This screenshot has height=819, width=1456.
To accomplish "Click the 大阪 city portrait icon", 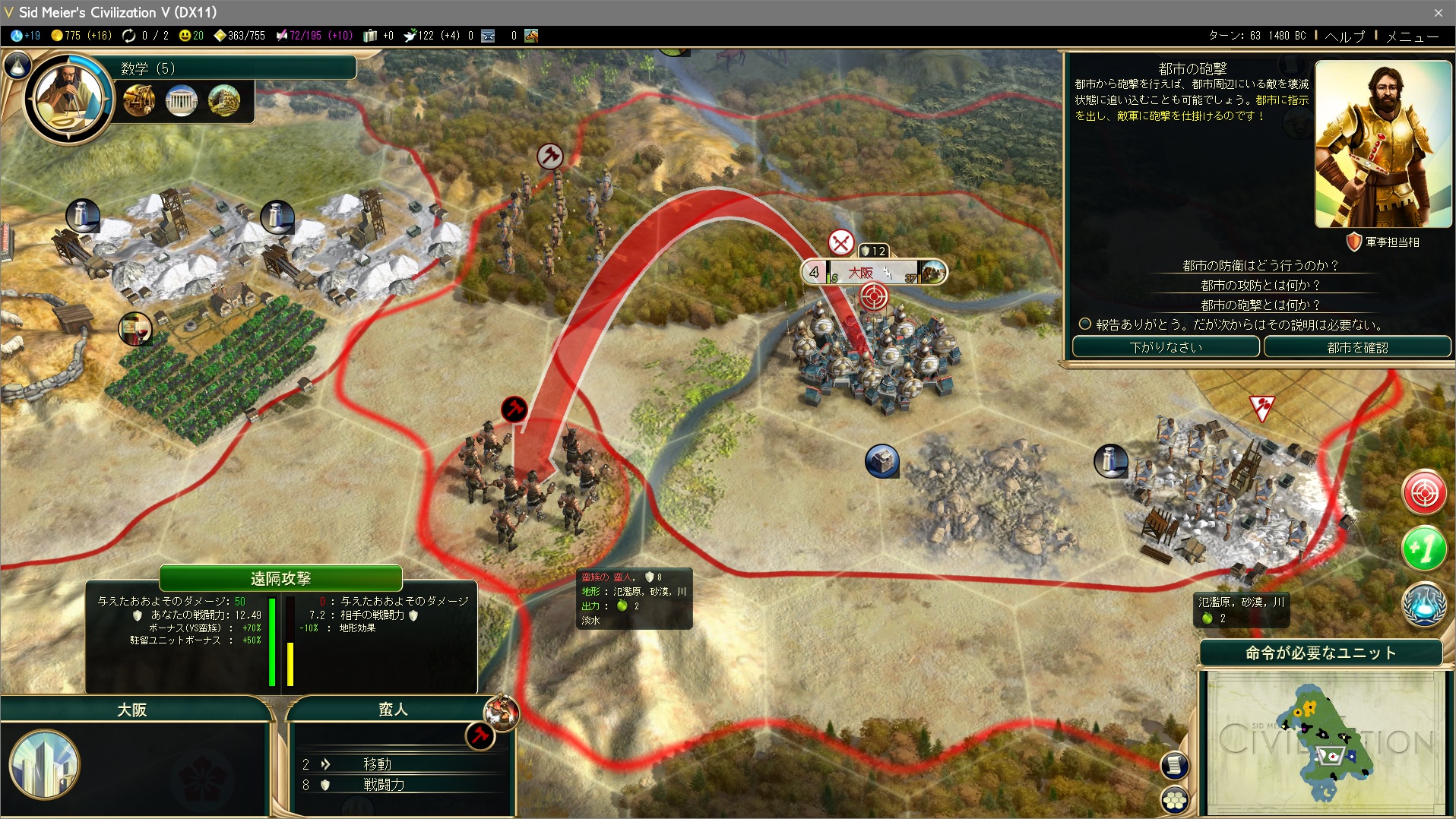I will click(44, 764).
